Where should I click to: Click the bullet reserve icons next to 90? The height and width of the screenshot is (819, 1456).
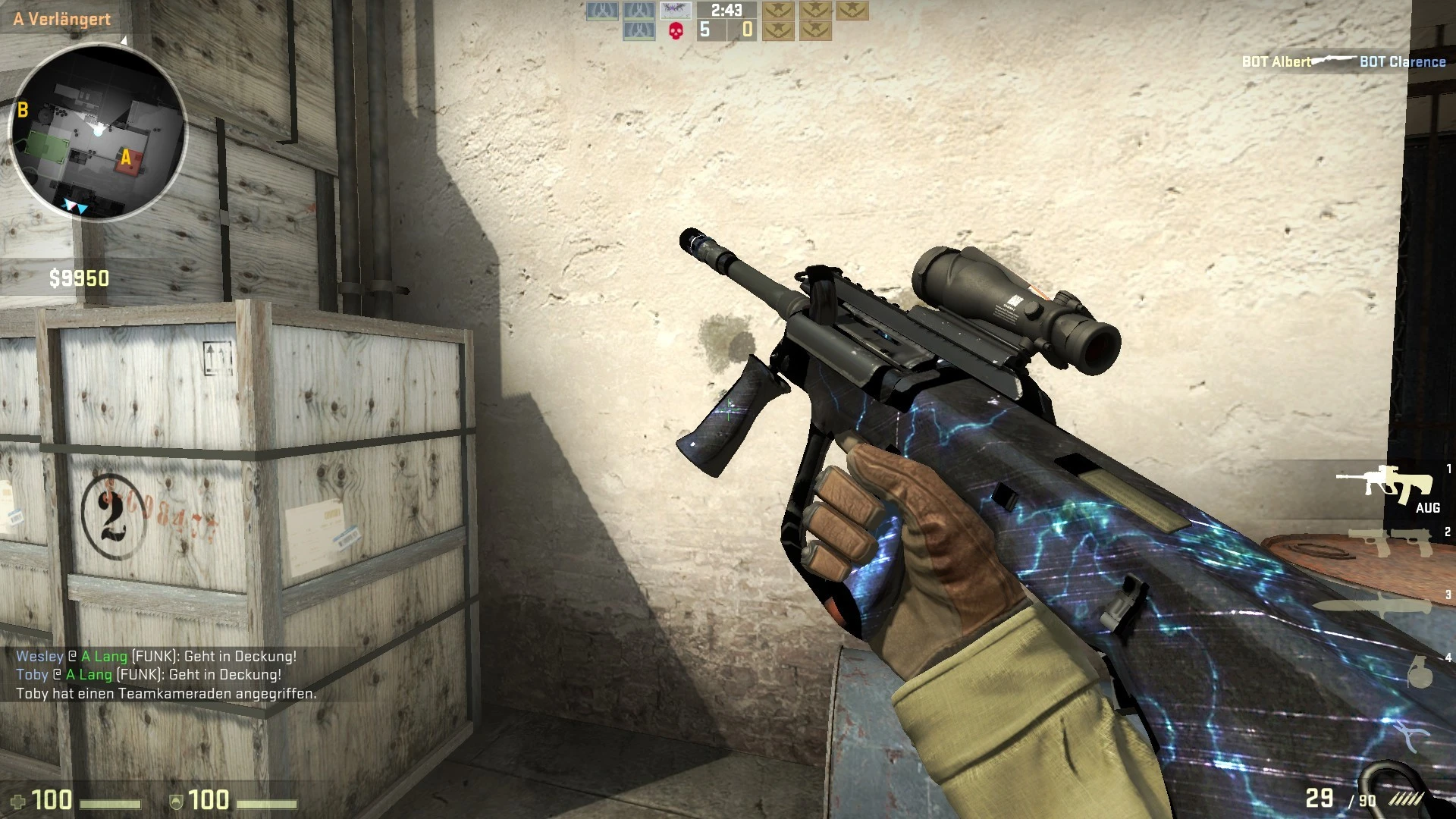1407,800
